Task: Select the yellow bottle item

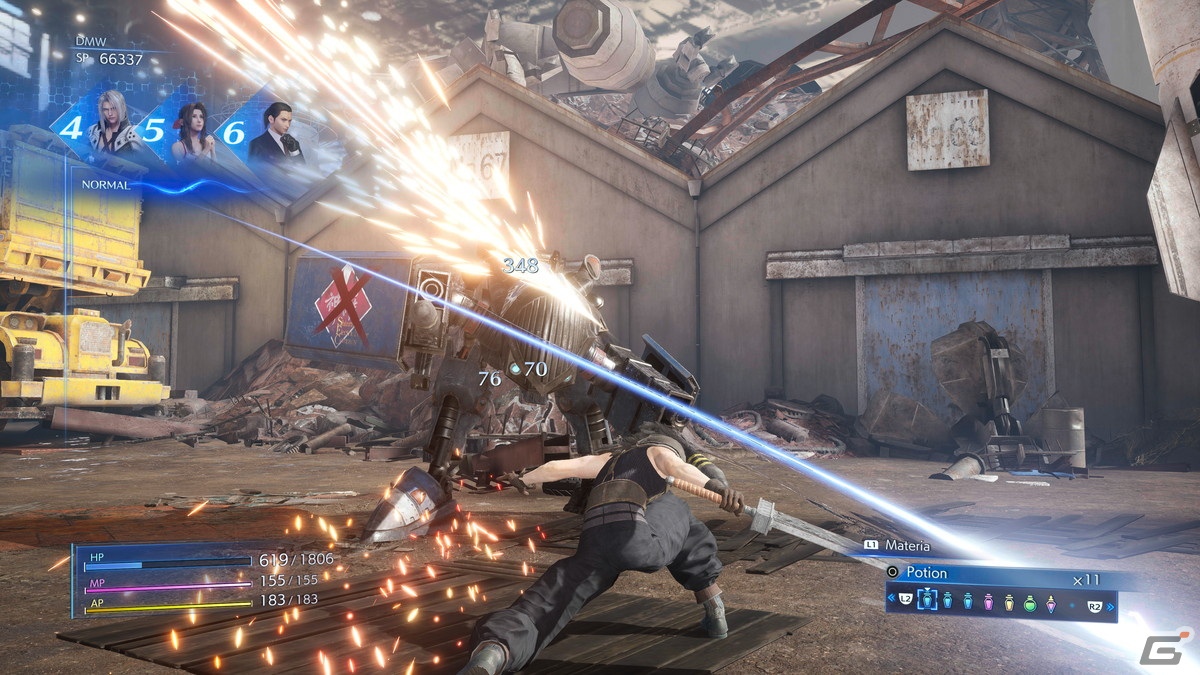Action: point(1009,601)
